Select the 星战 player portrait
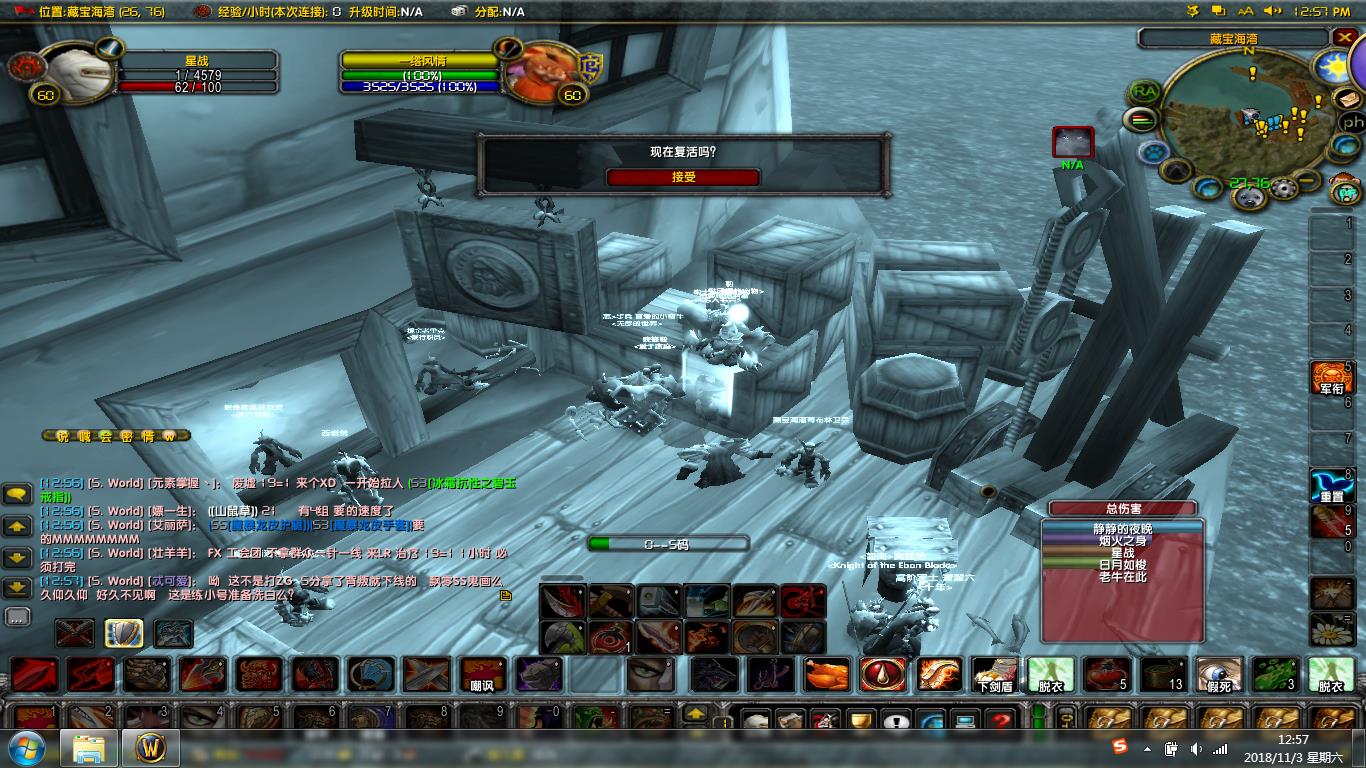The height and width of the screenshot is (768, 1366). (78, 69)
